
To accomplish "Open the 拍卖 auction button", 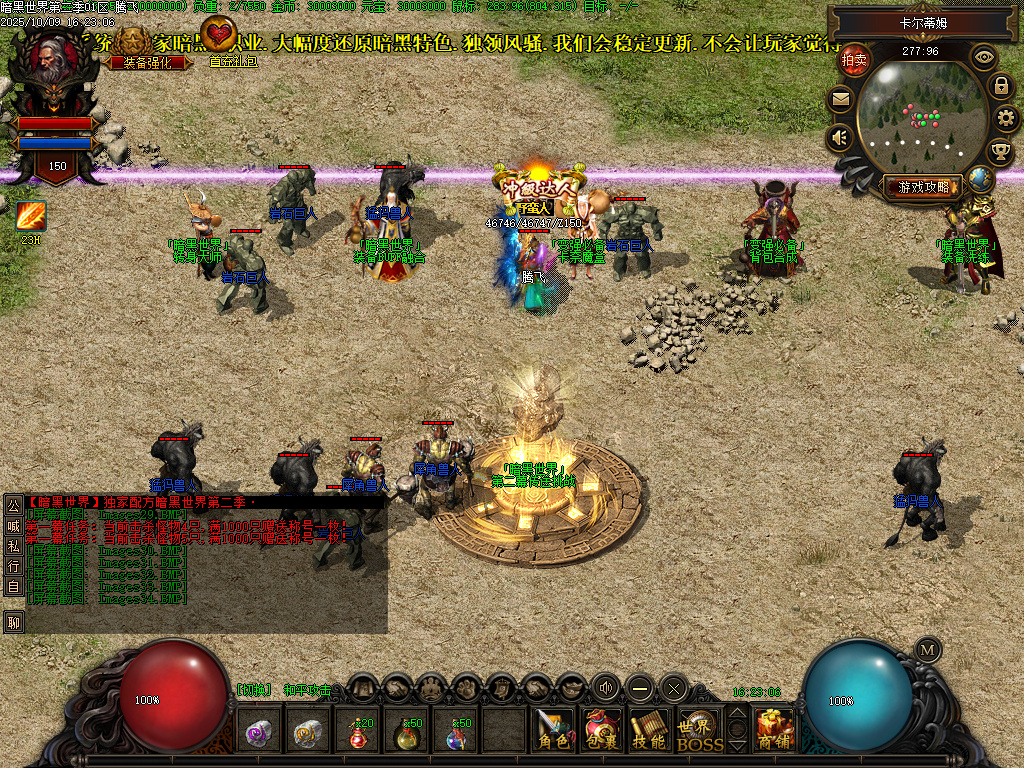I will [854, 60].
